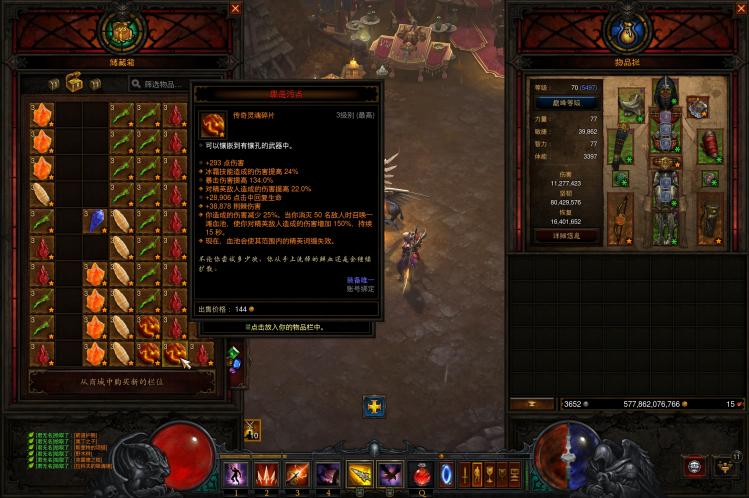The width and height of the screenshot is (749, 498).
Task: Close the inventory panel
Action: [x=739, y=8]
